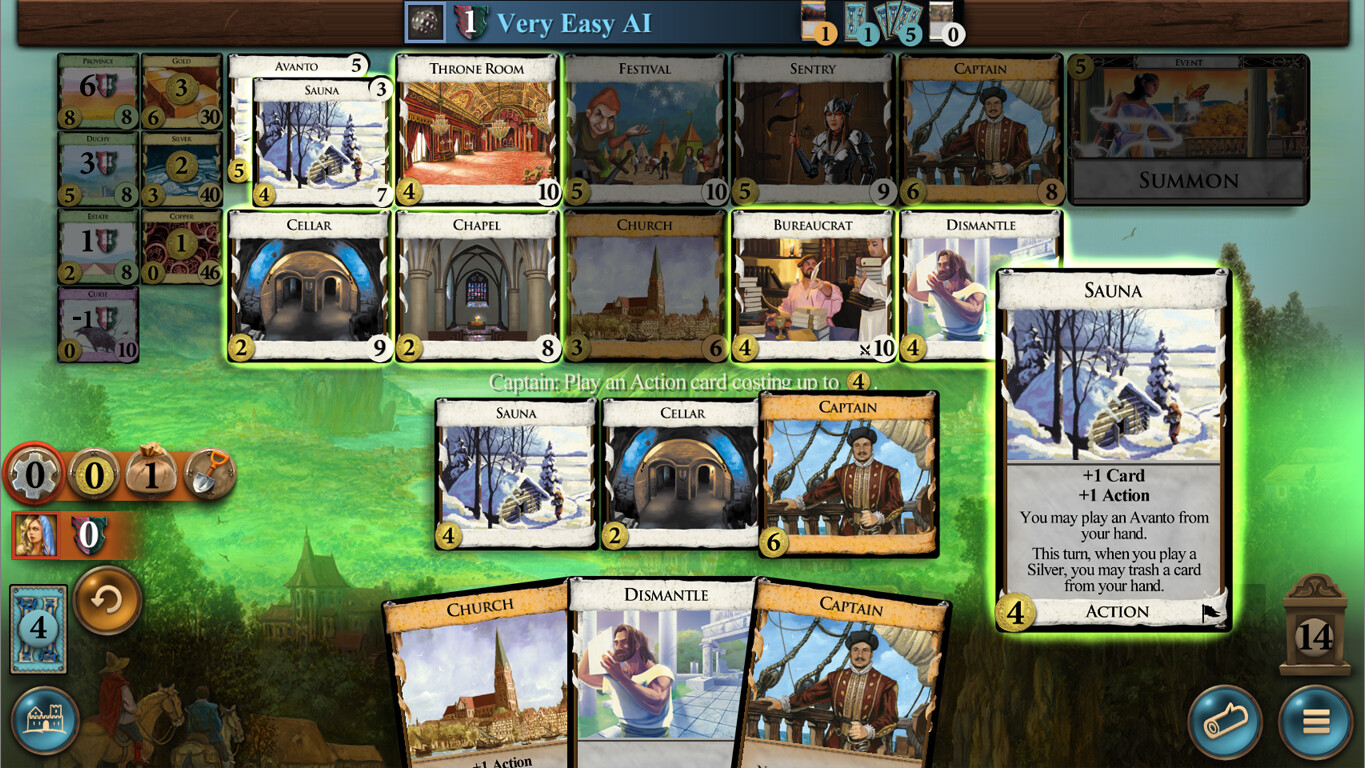This screenshot has height=768, width=1365.
Task: Click the buys coin counter showing 0
Action: point(94,475)
